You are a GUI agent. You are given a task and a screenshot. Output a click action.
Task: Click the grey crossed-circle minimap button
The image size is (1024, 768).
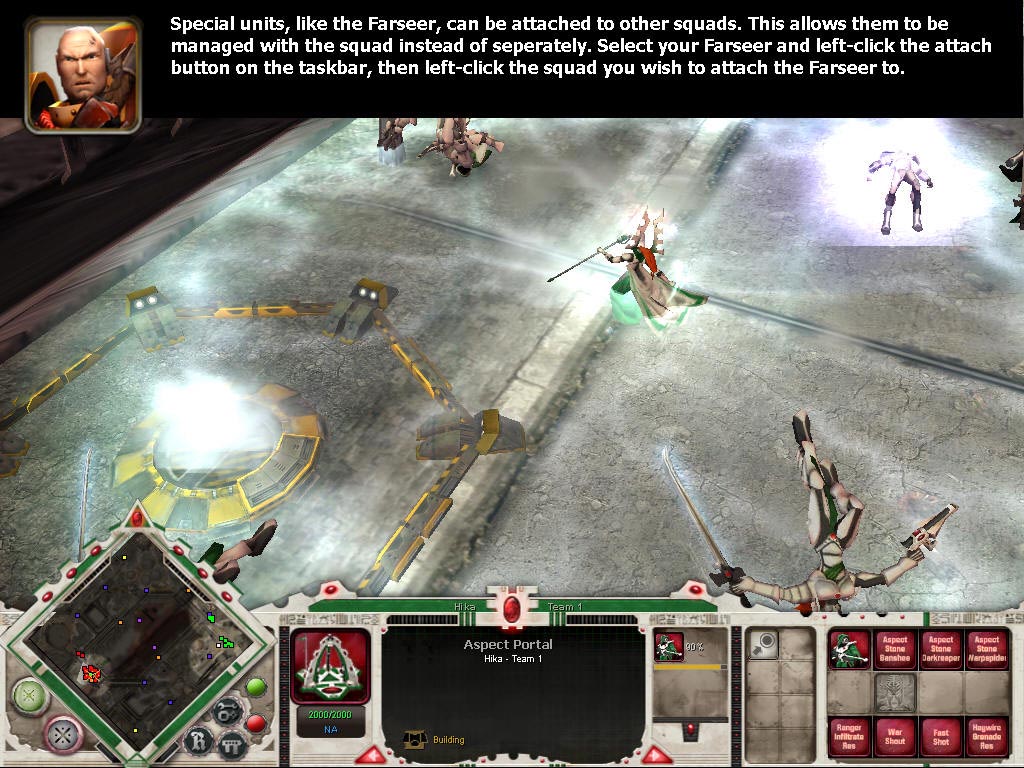click(63, 735)
